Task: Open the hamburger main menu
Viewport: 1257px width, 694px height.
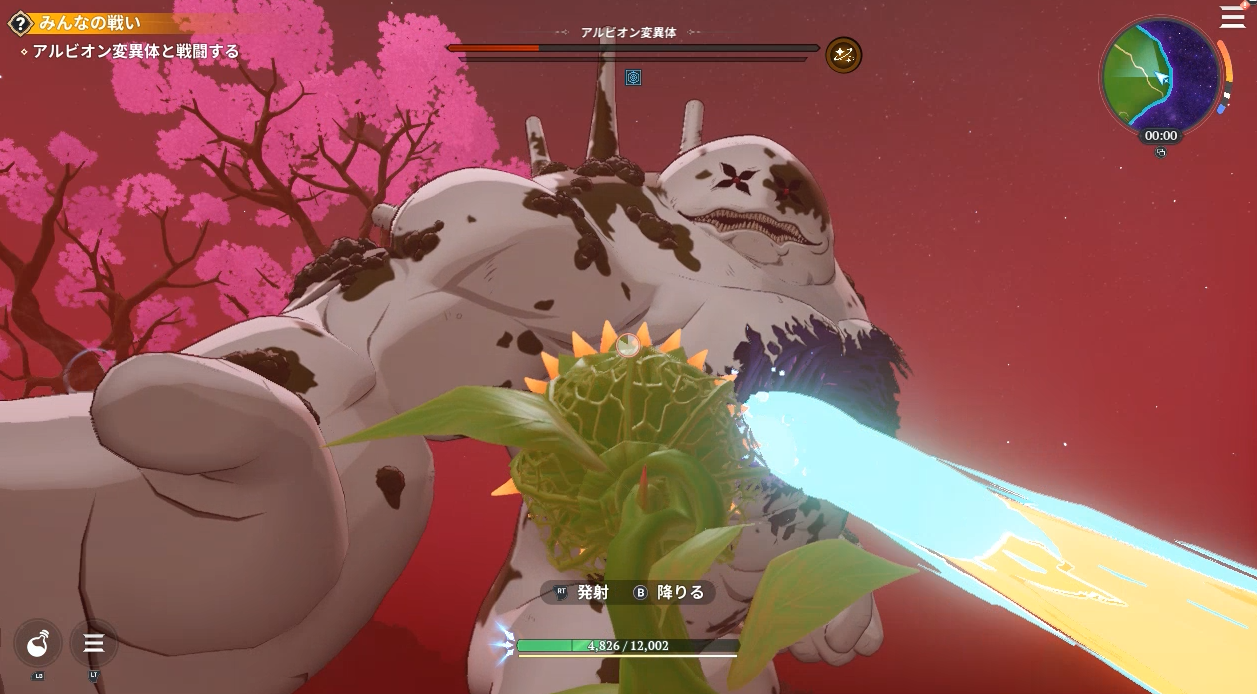Action: (x=1232, y=17)
